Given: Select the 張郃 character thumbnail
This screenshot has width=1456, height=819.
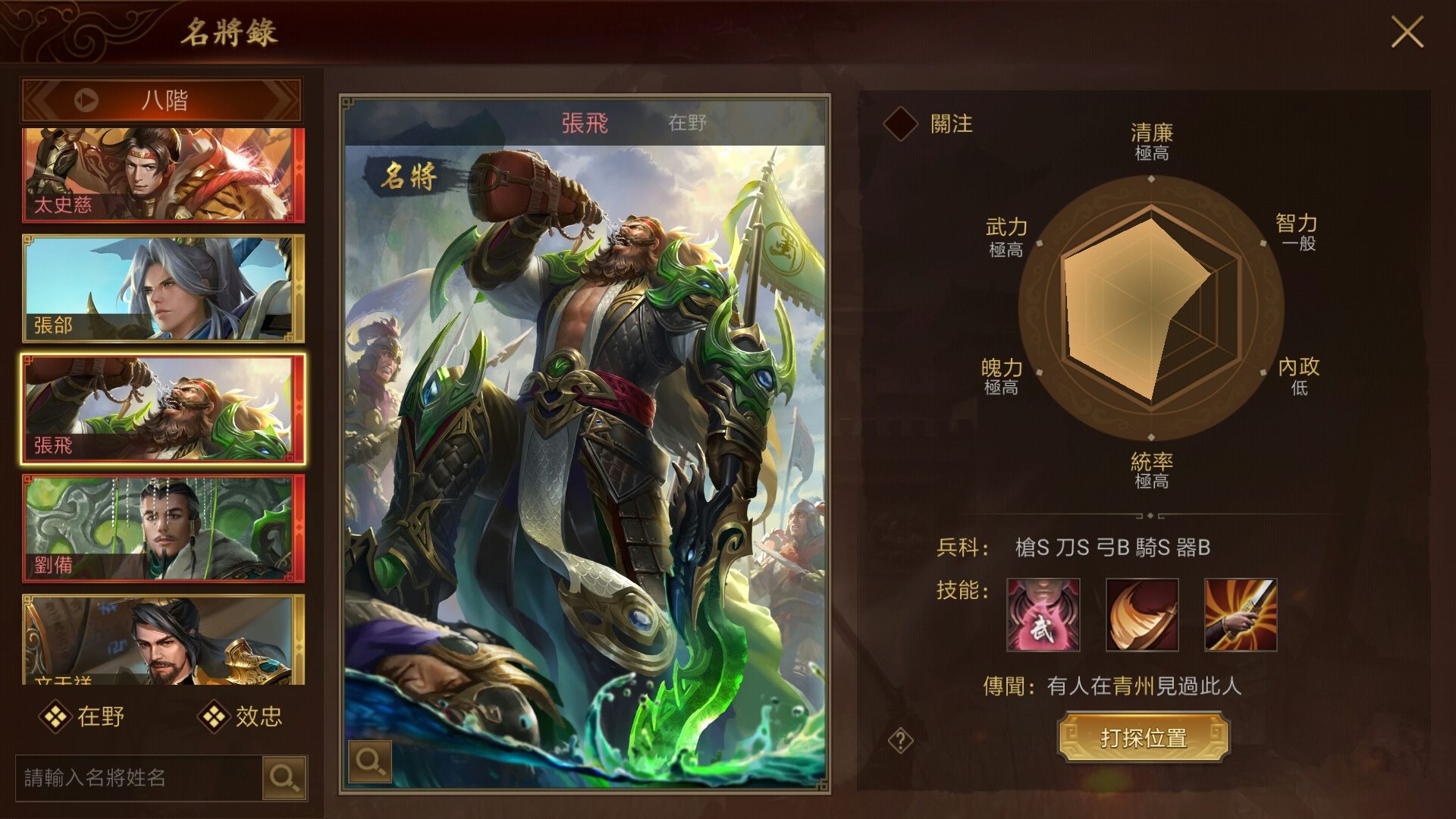Looking at the screenshot, I should coord(159,290).
